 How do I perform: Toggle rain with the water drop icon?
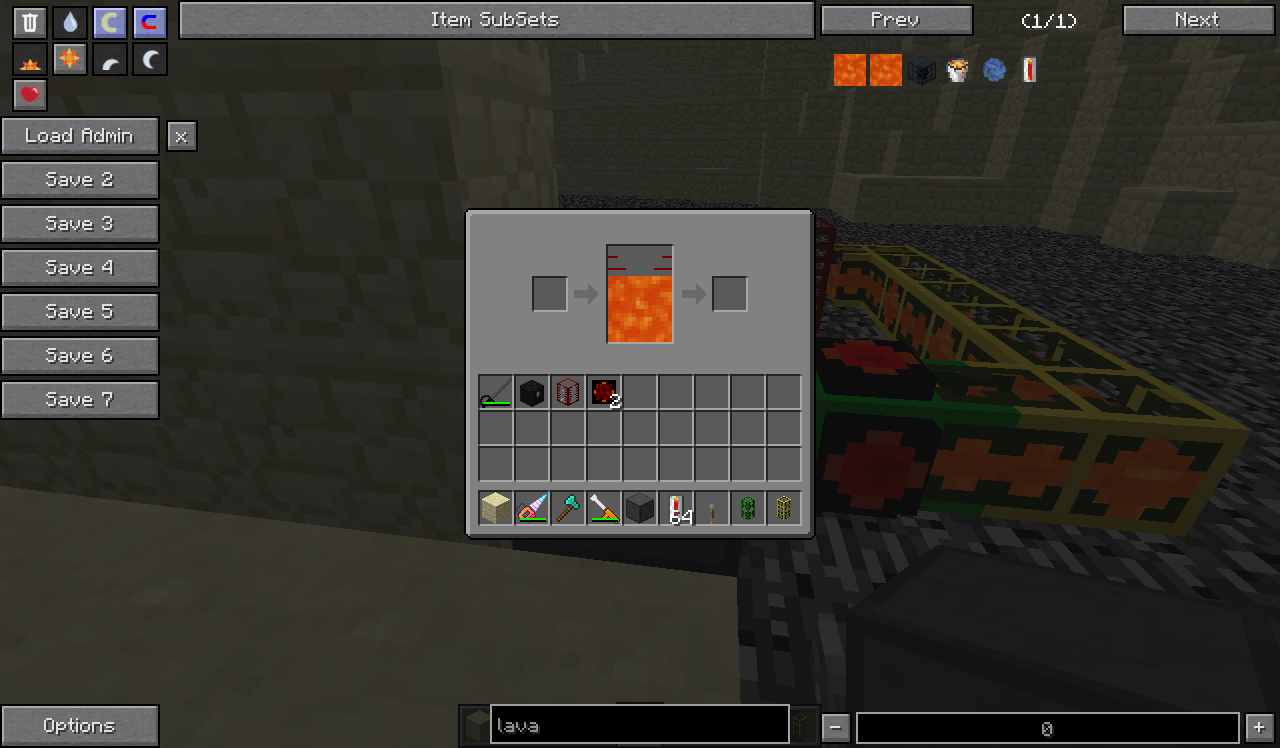click(70, 23)
